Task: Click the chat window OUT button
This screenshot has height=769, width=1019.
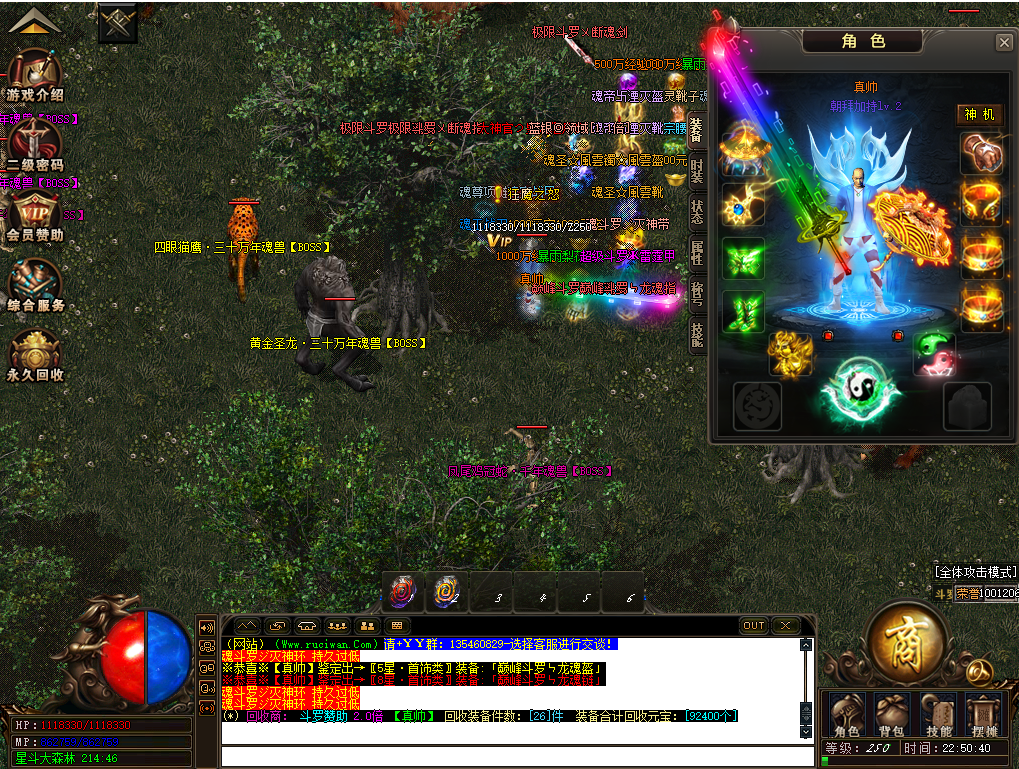Action: (x=754, y=626)
